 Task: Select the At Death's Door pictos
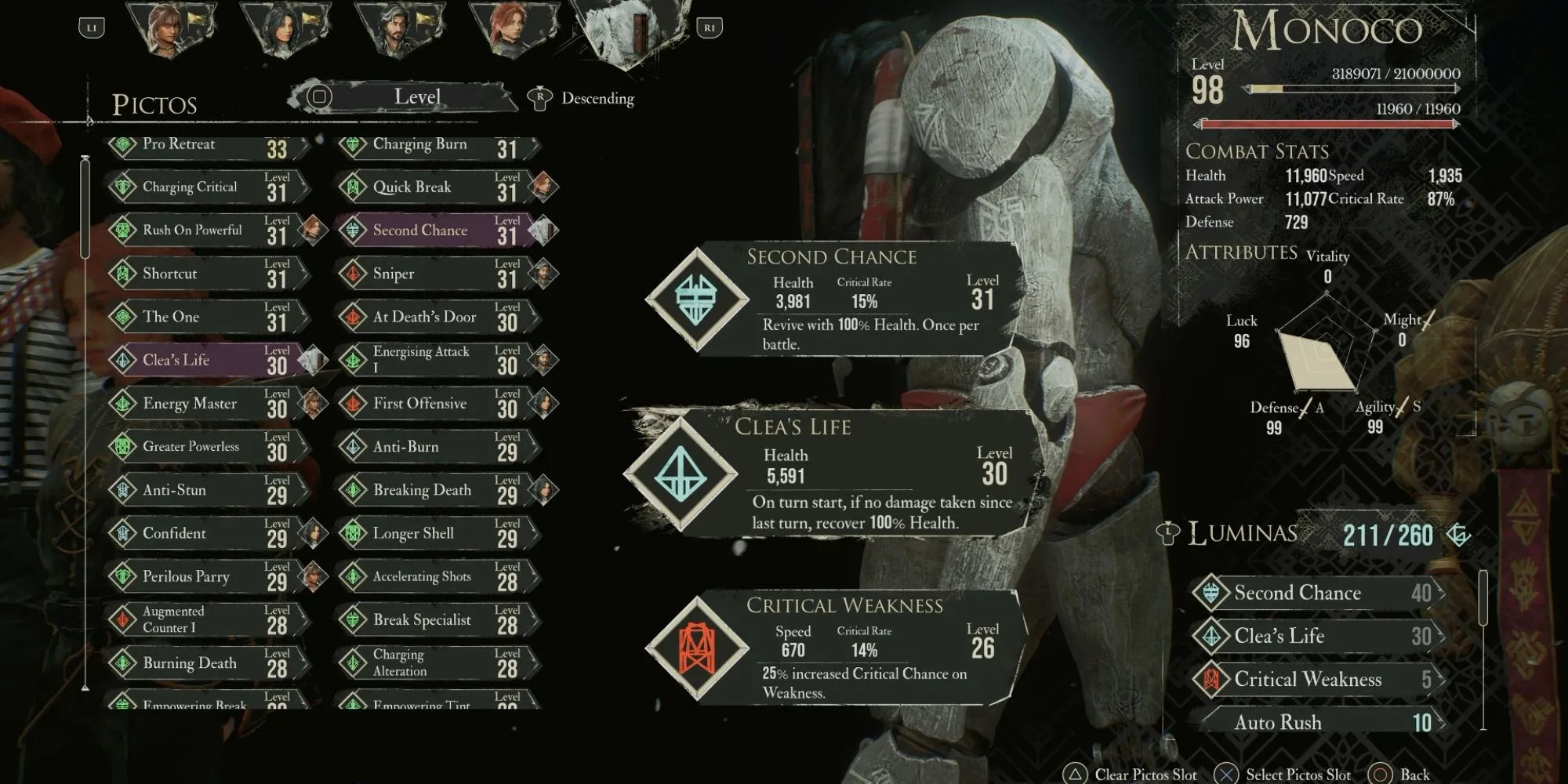435,318
